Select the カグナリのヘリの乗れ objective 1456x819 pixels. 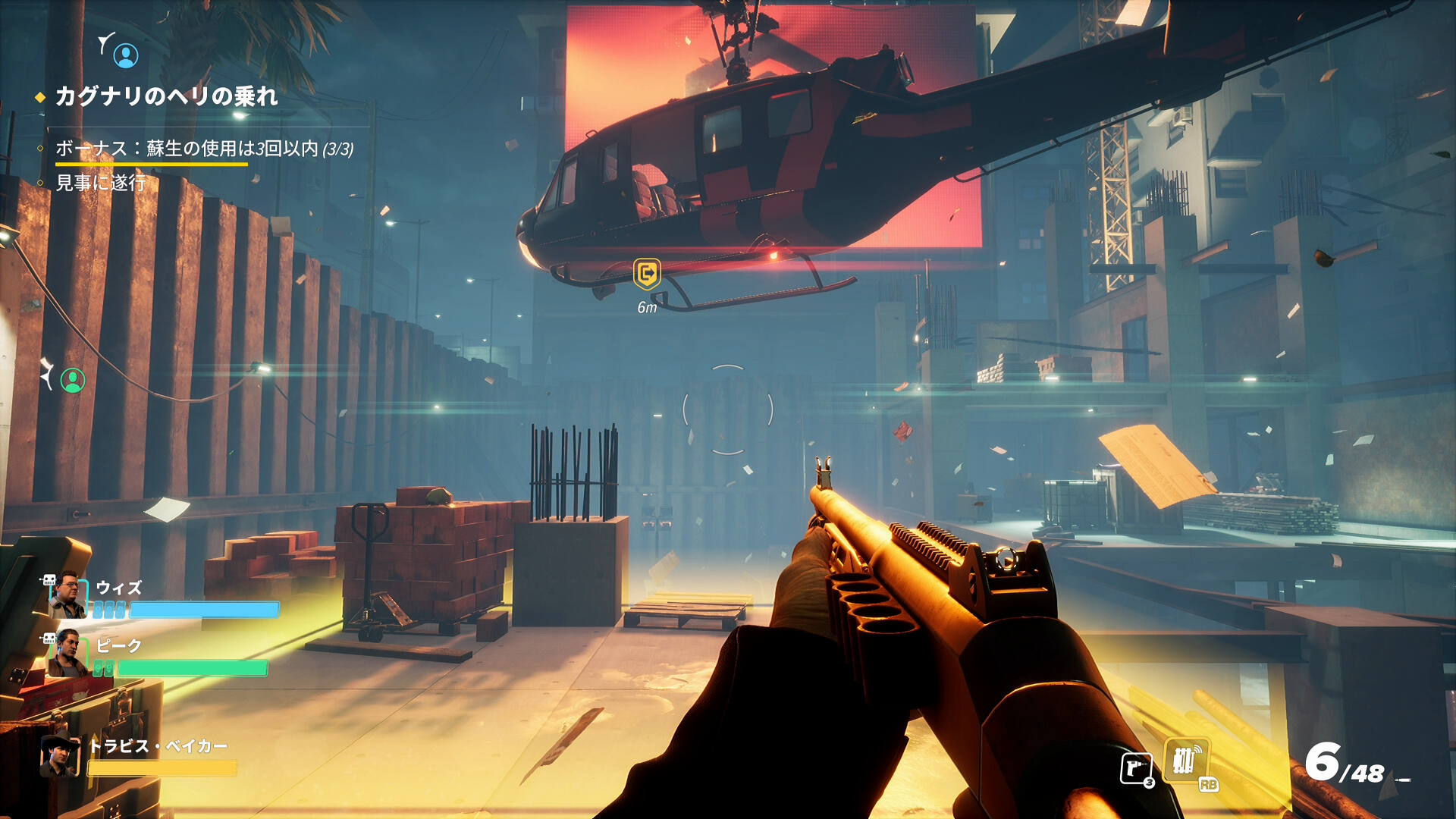166,96
